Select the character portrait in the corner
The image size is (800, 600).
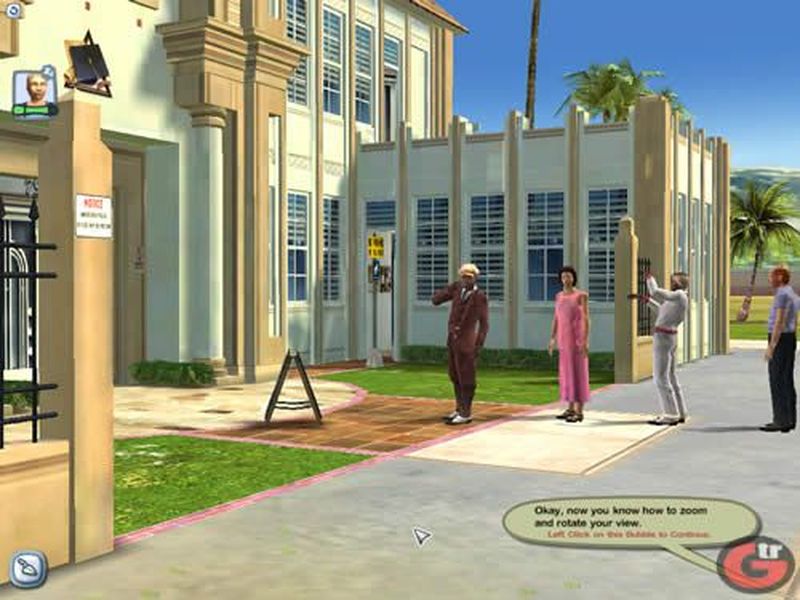tap(35, 92)
